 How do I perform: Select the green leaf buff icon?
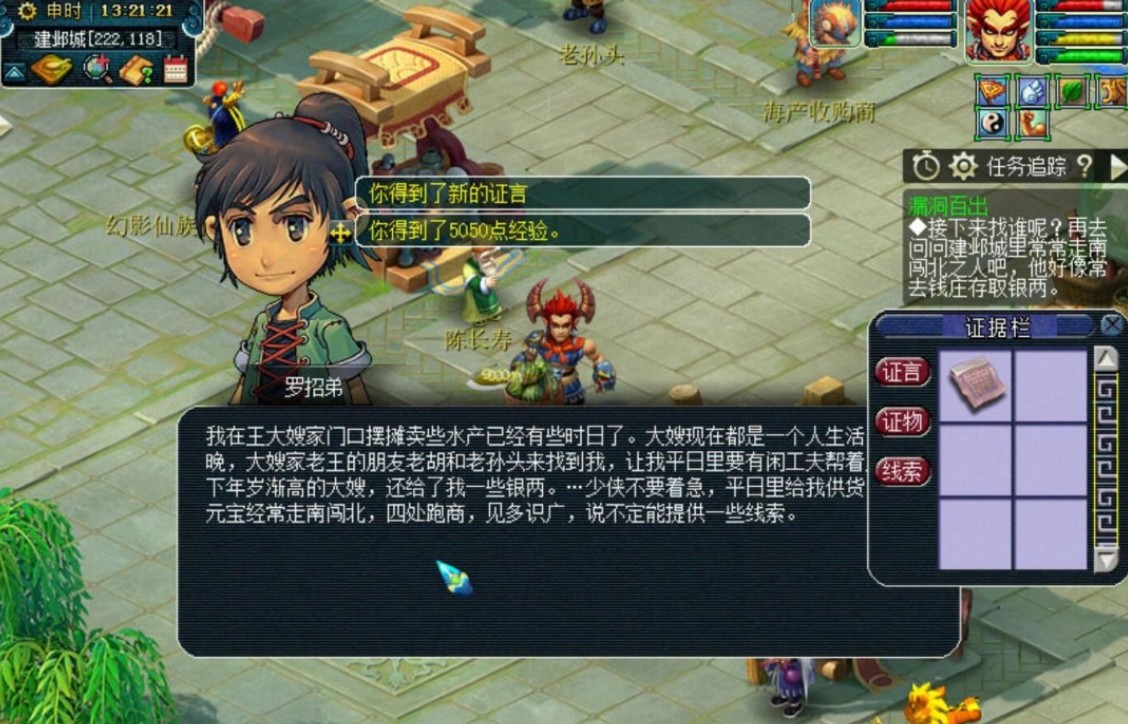[x=1073, y=91]
